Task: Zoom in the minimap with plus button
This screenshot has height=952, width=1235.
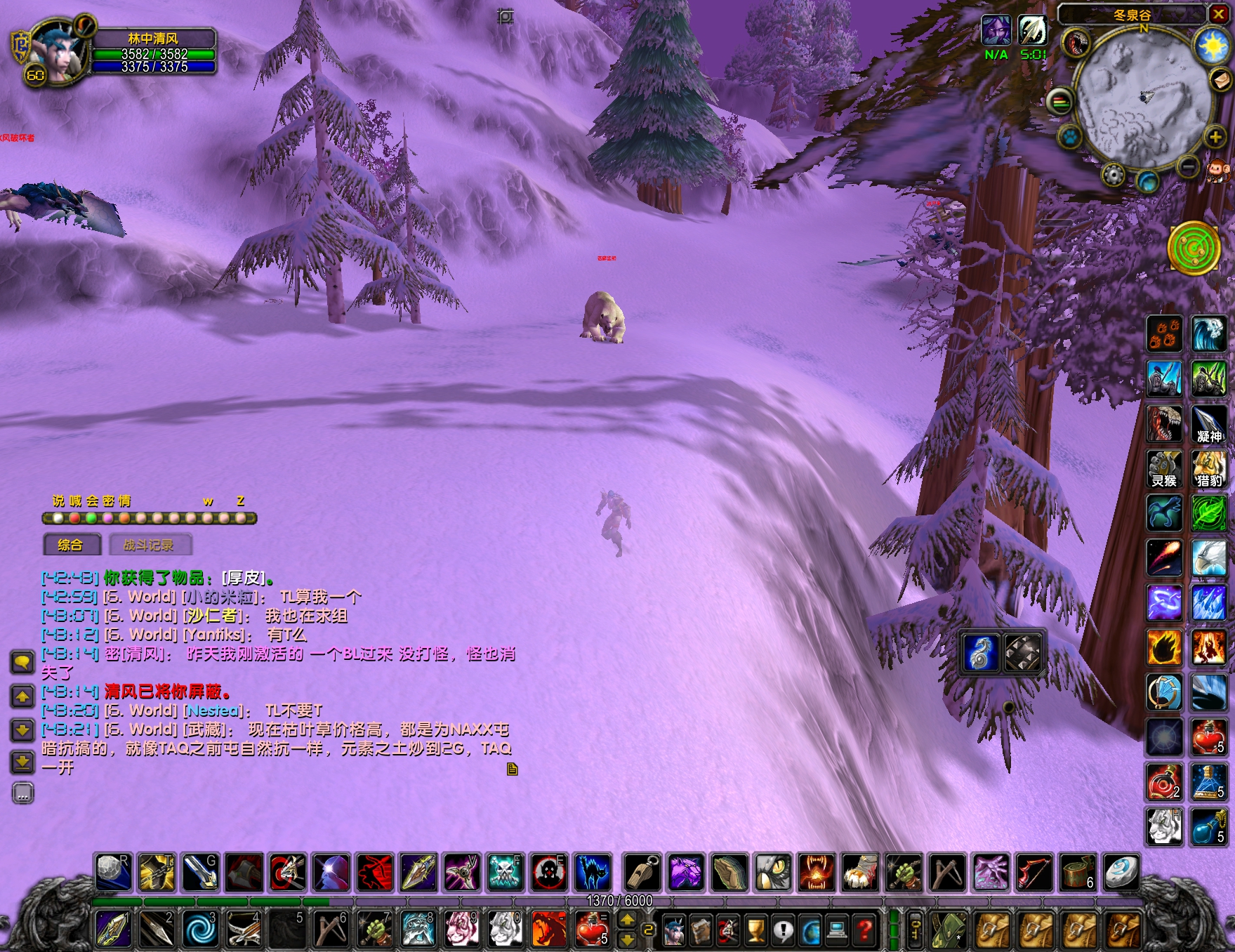Action: pos(1215,137)
